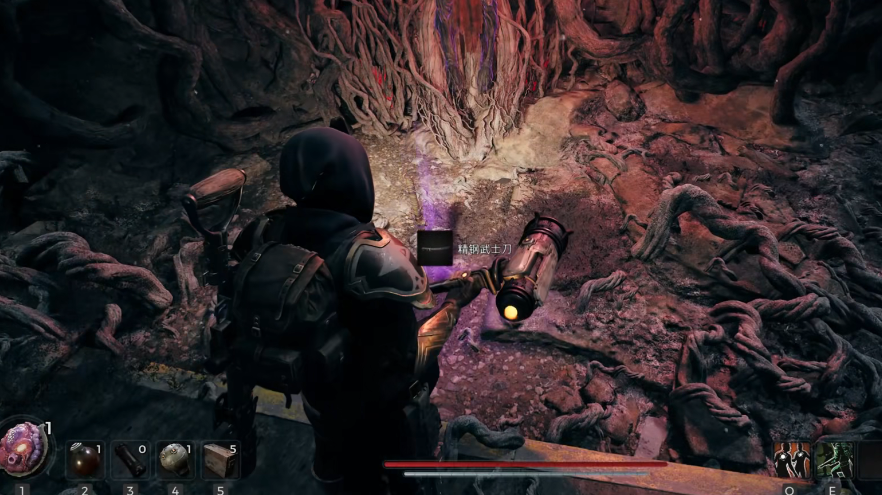Click the 精钢武士刀 katana pickup icon

point(435,248)
